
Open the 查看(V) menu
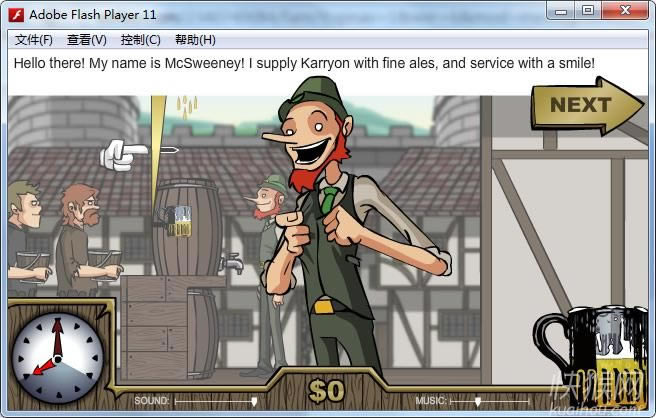pyautogui.click(x=87, y=40)
